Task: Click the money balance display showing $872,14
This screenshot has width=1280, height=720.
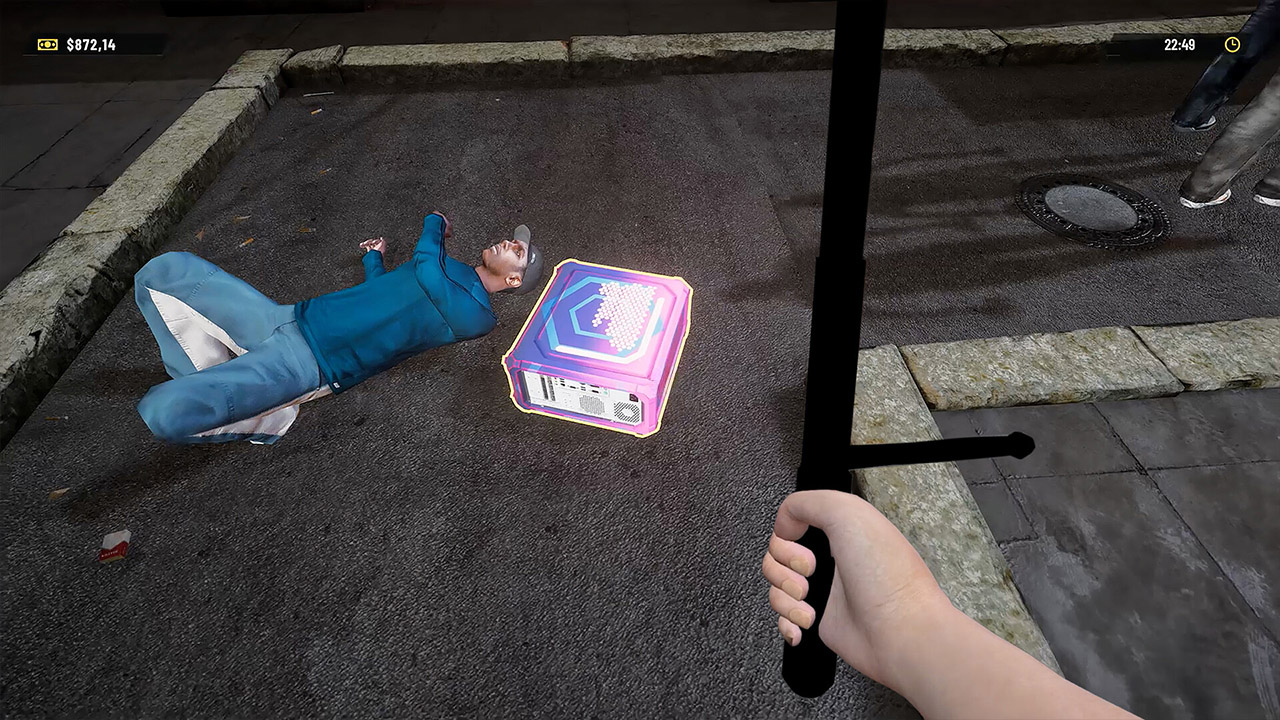Action: (x=91, y=44)
